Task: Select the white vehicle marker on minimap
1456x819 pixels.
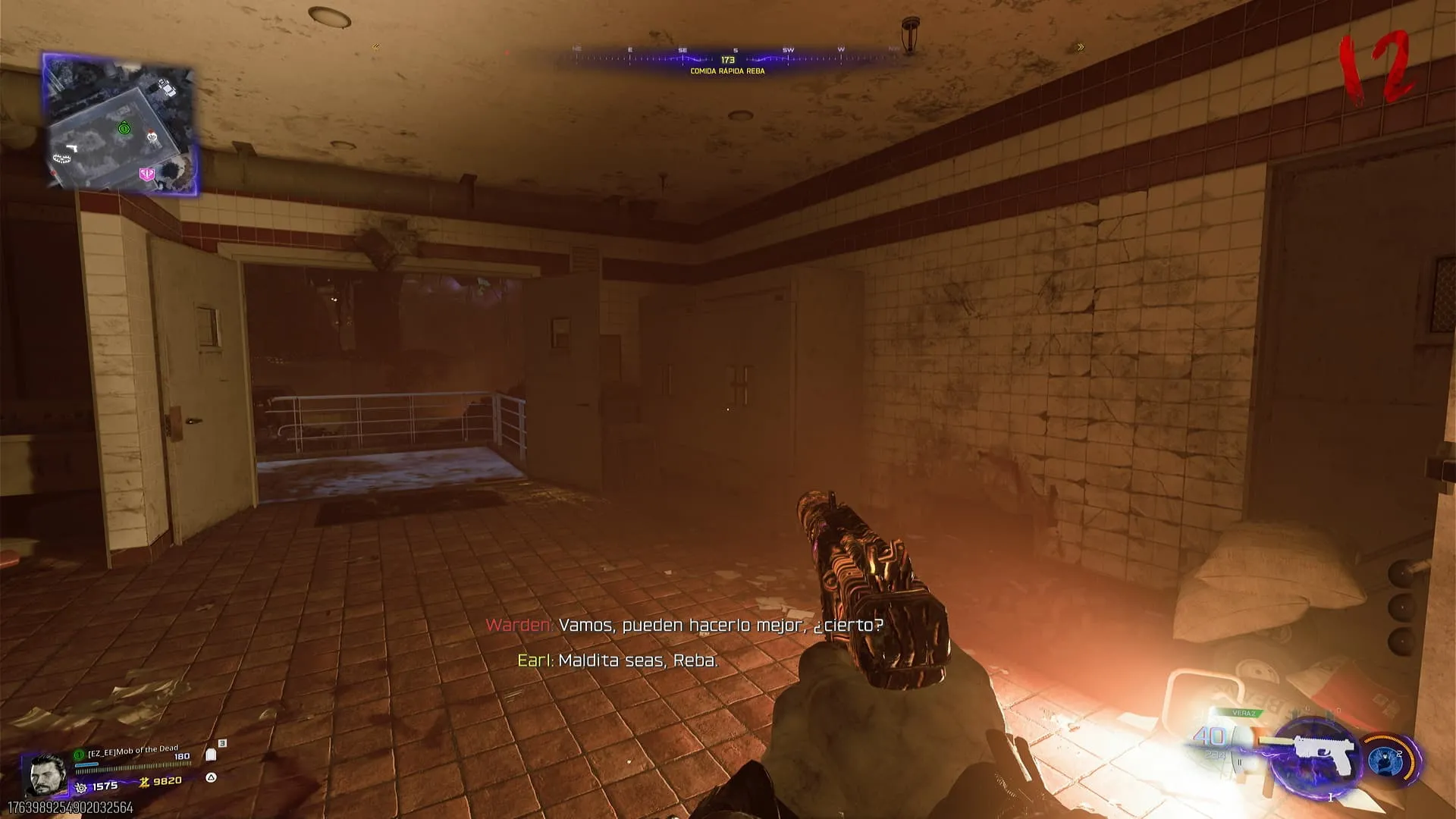Action: click(x=166, y=88)
